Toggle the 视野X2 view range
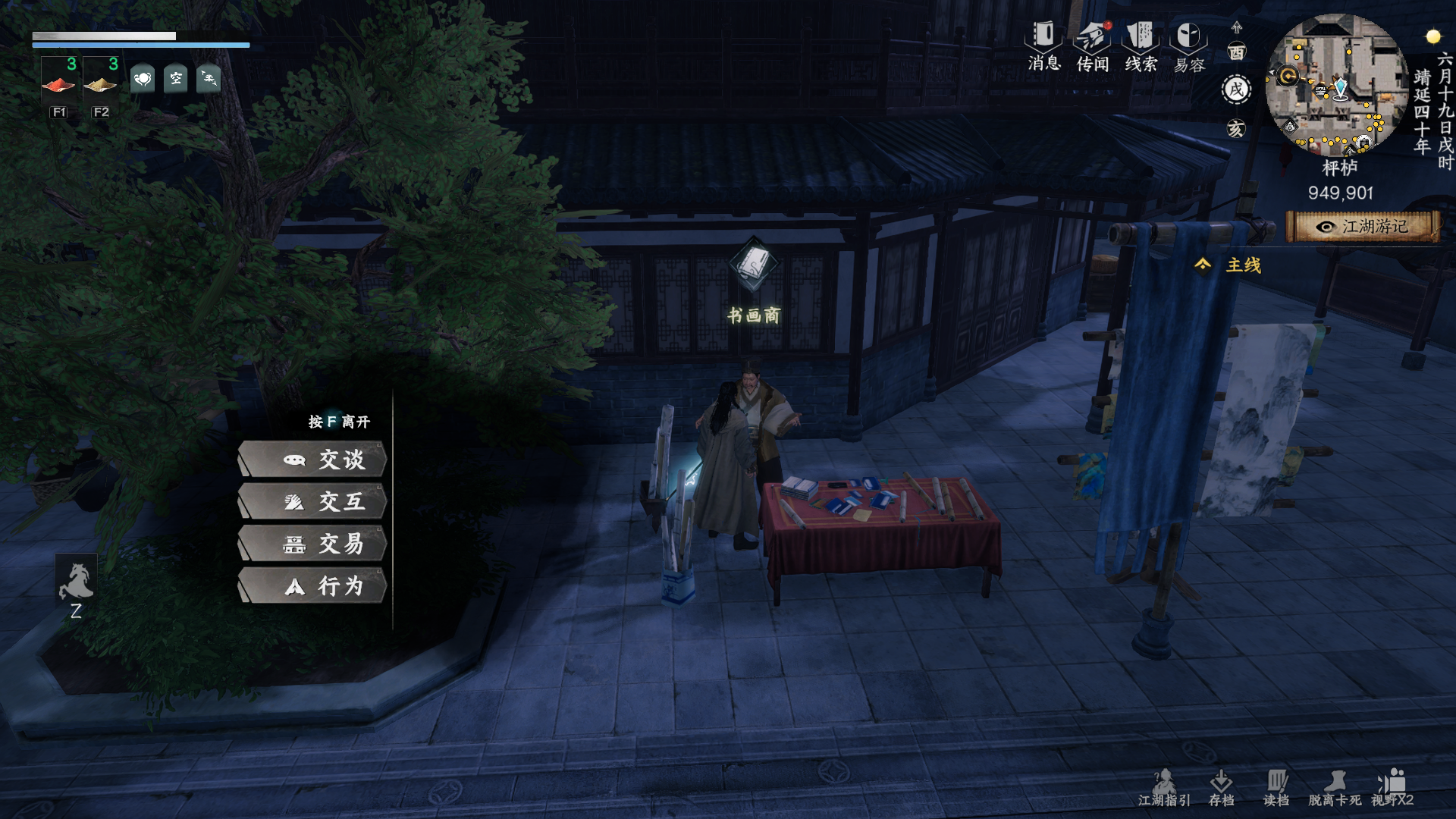Viewport: 1456px width, 819px height. (x=1392, y=788)
